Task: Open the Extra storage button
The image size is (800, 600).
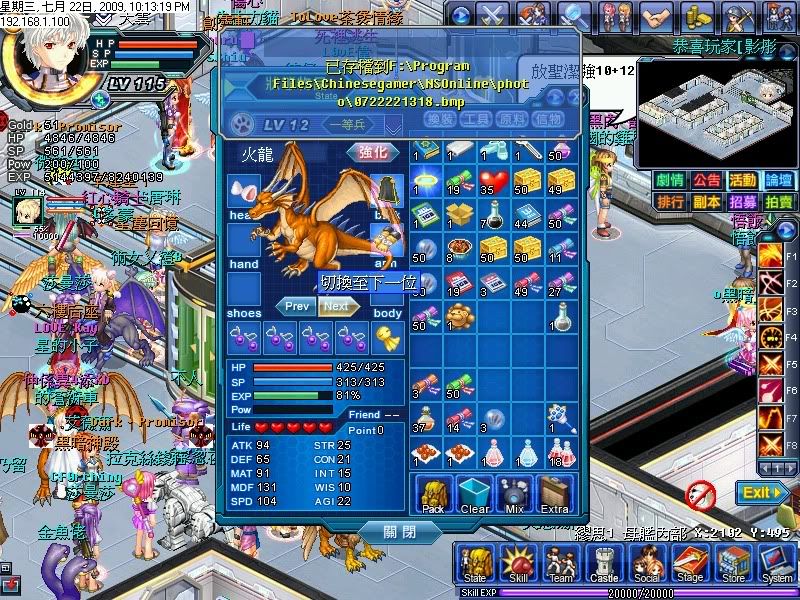Action: point(554,496)
